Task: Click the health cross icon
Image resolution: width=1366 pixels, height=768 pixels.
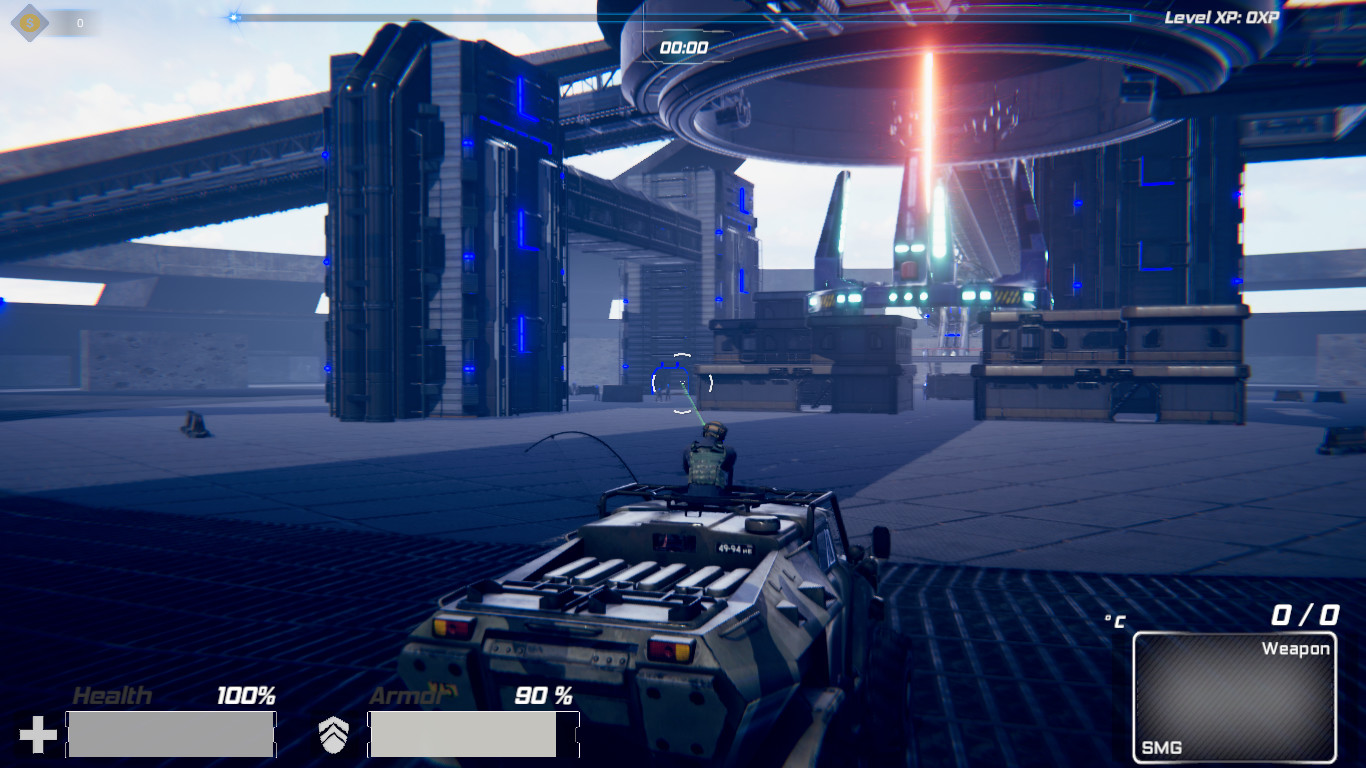Action: [x=38, y=733]
